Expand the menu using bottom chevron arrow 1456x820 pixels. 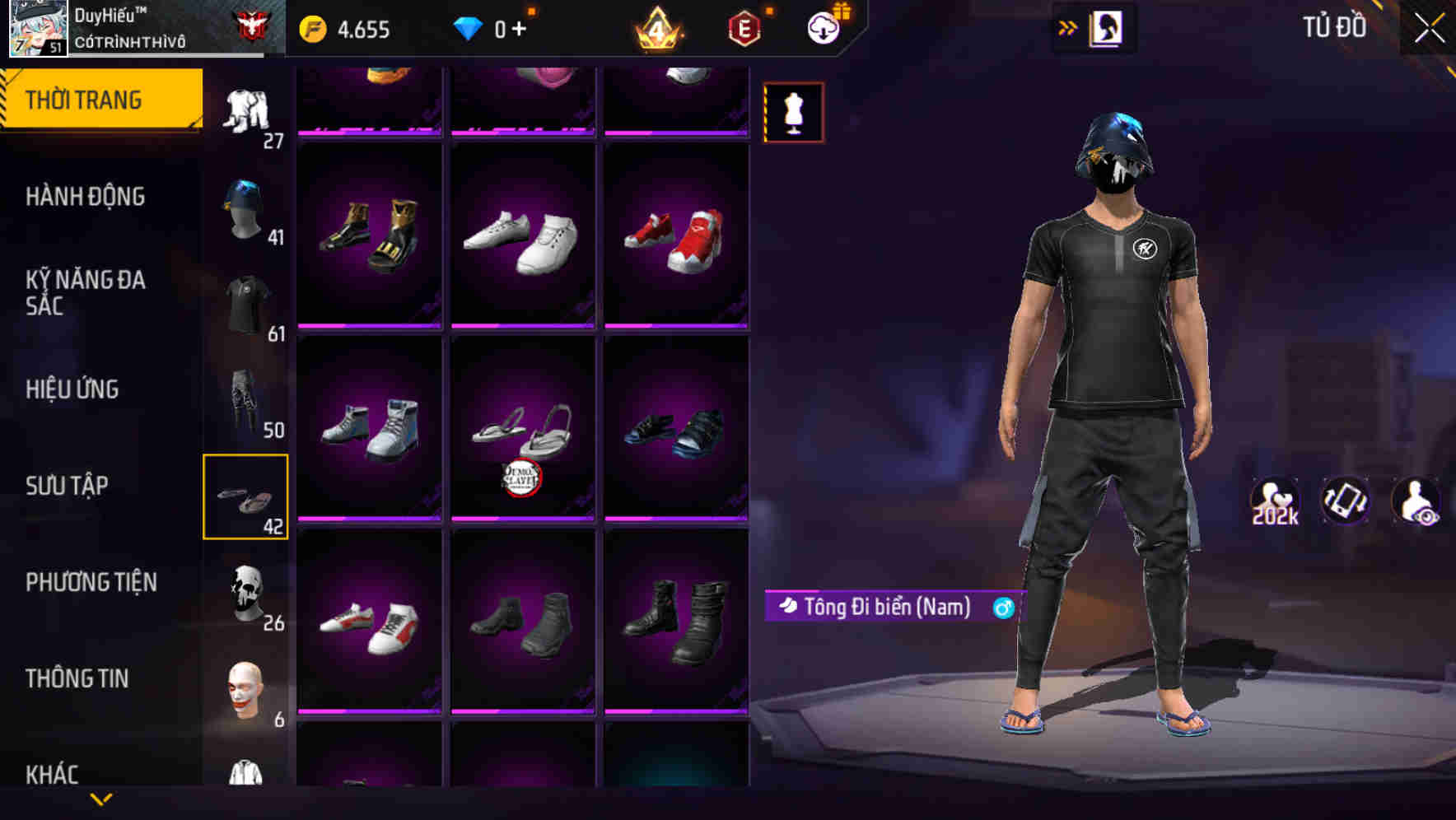[x=100, y=800]
